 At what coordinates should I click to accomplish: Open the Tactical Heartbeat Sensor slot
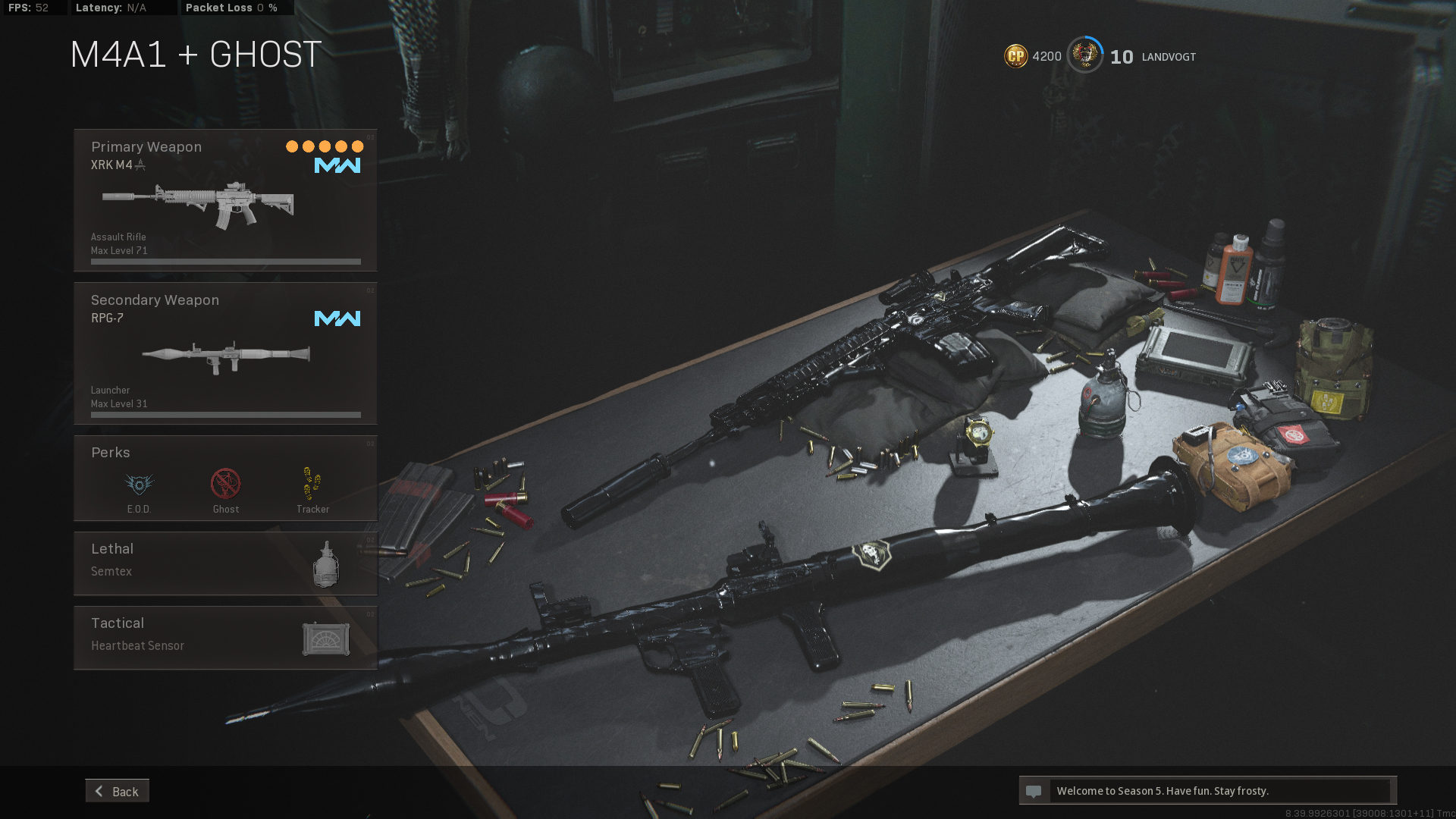tap(225, 638)
